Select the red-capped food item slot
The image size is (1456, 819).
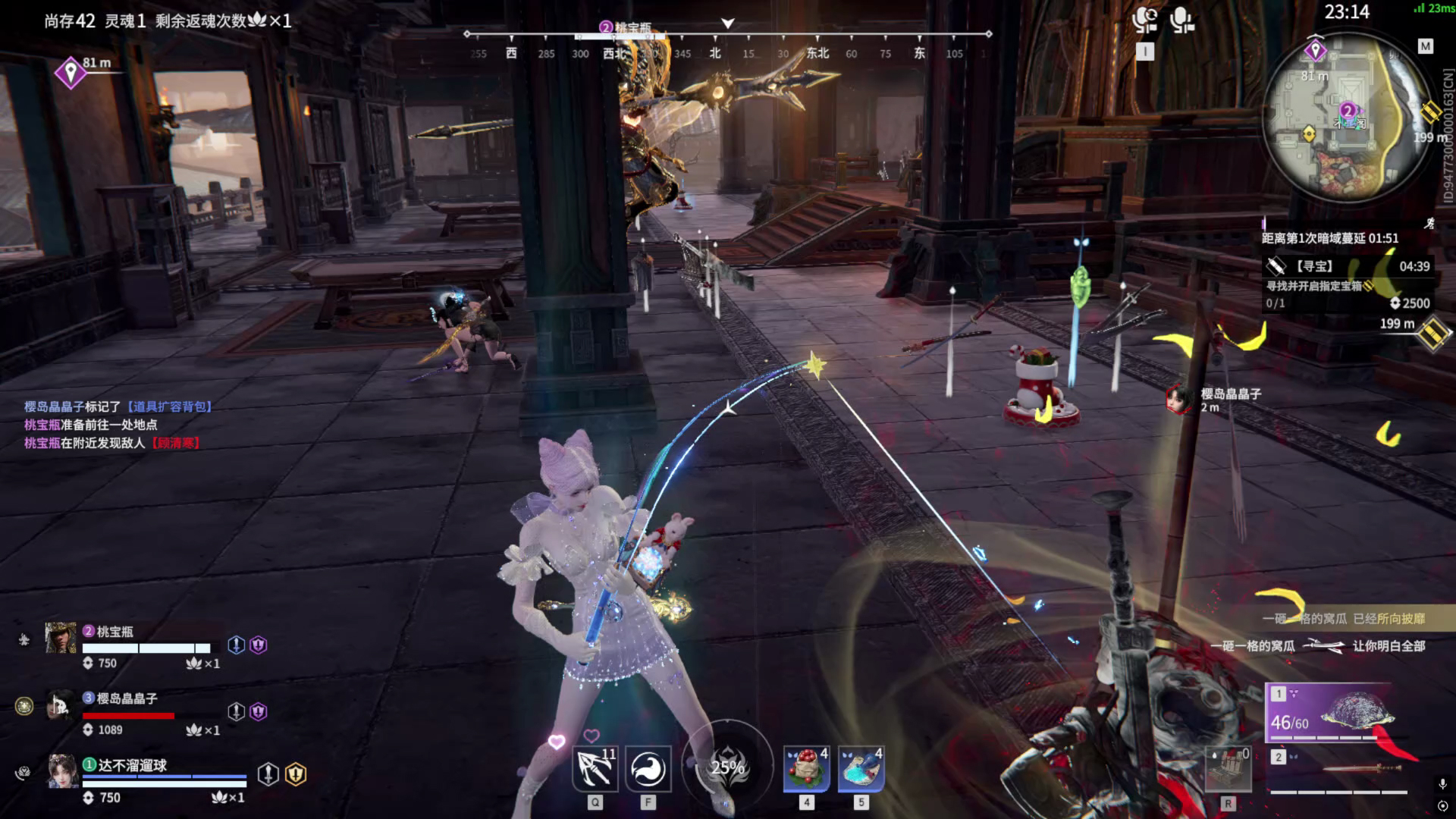[x=806, y=769]
